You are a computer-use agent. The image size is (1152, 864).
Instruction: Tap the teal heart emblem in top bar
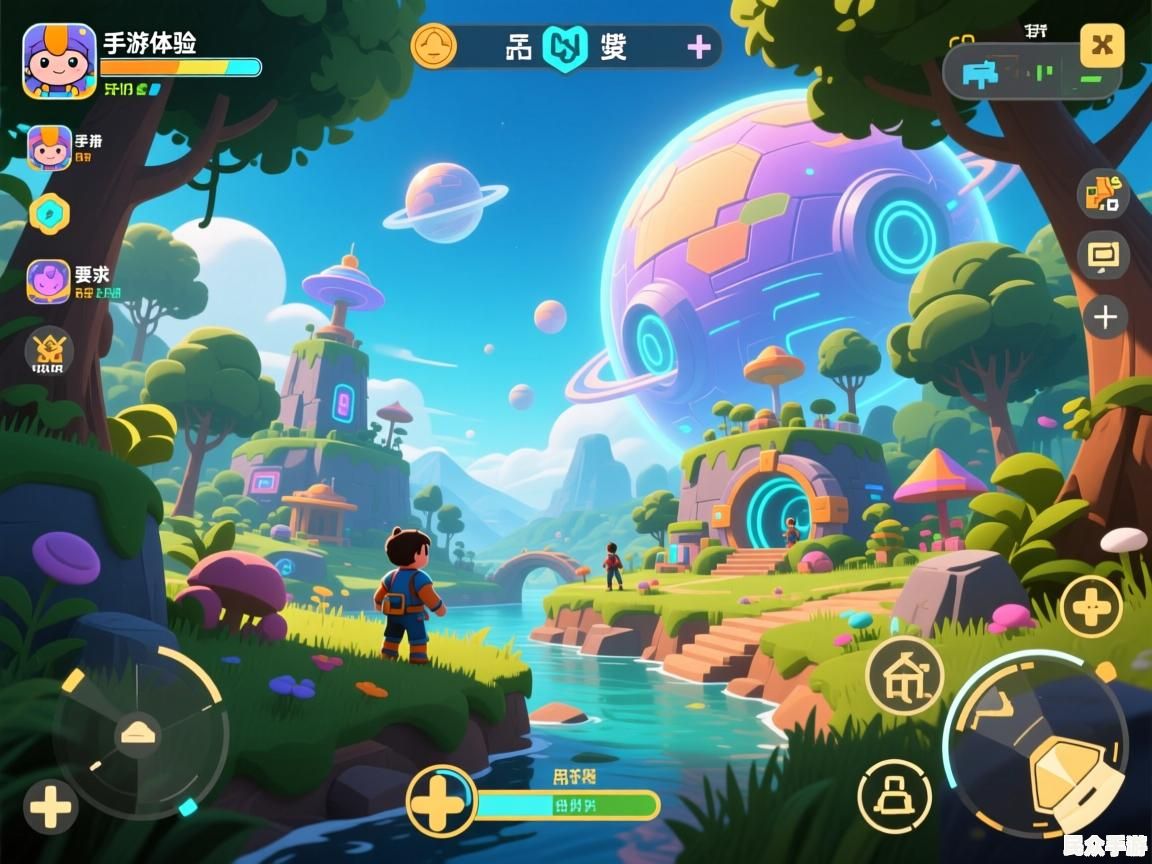pos(564,47)
